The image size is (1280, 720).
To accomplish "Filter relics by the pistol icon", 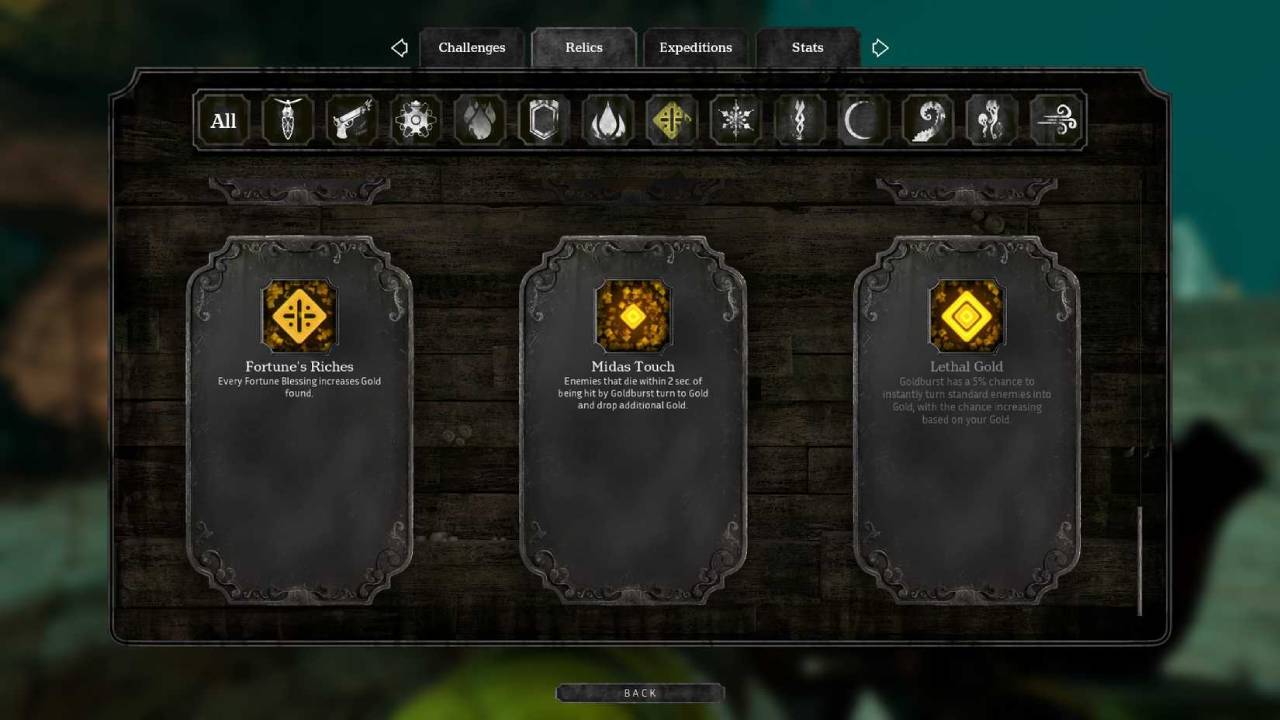I will pyautogui.click(x=351, y=120).
